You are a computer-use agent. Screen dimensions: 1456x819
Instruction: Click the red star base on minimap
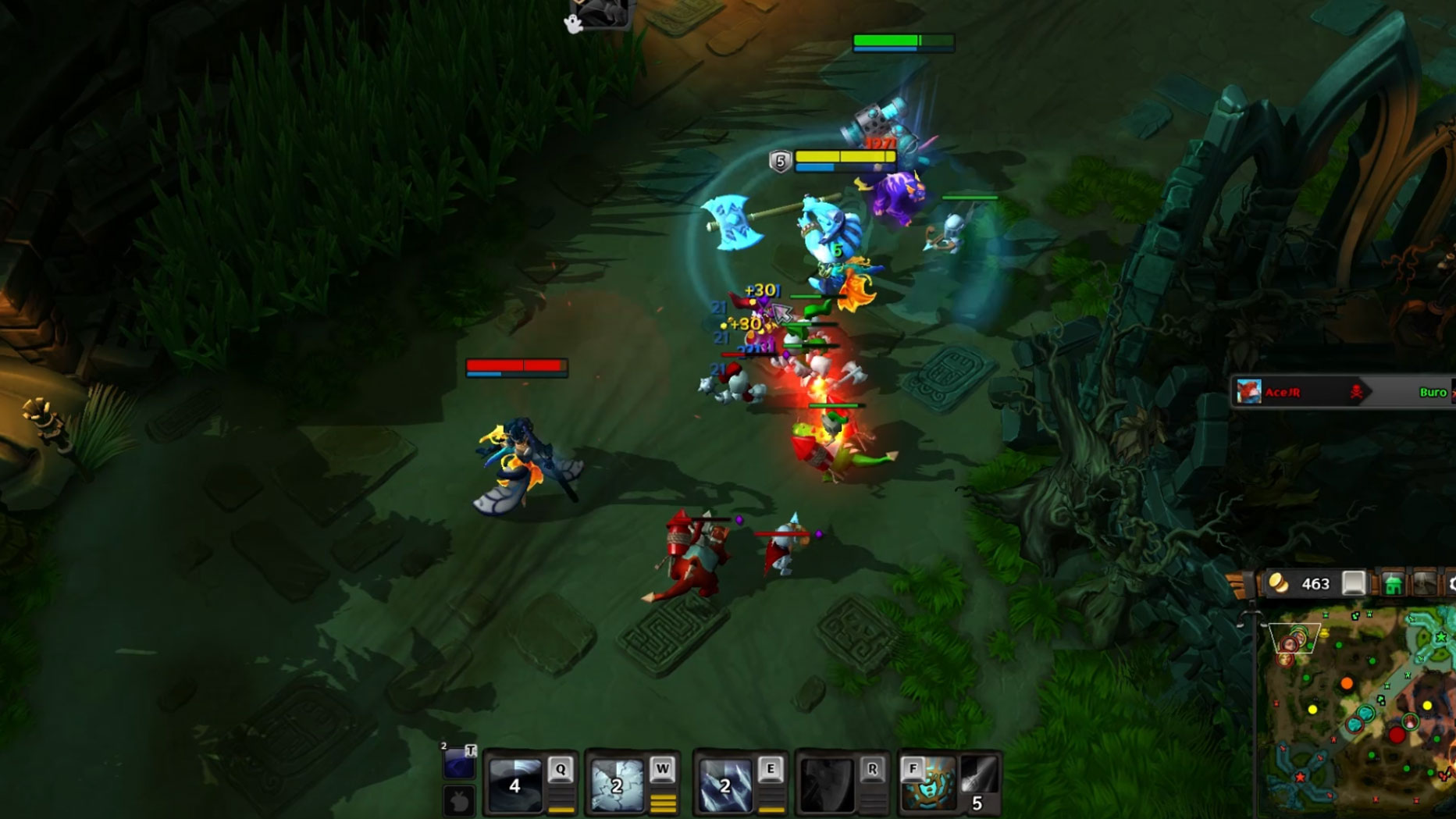(1300, 777)
